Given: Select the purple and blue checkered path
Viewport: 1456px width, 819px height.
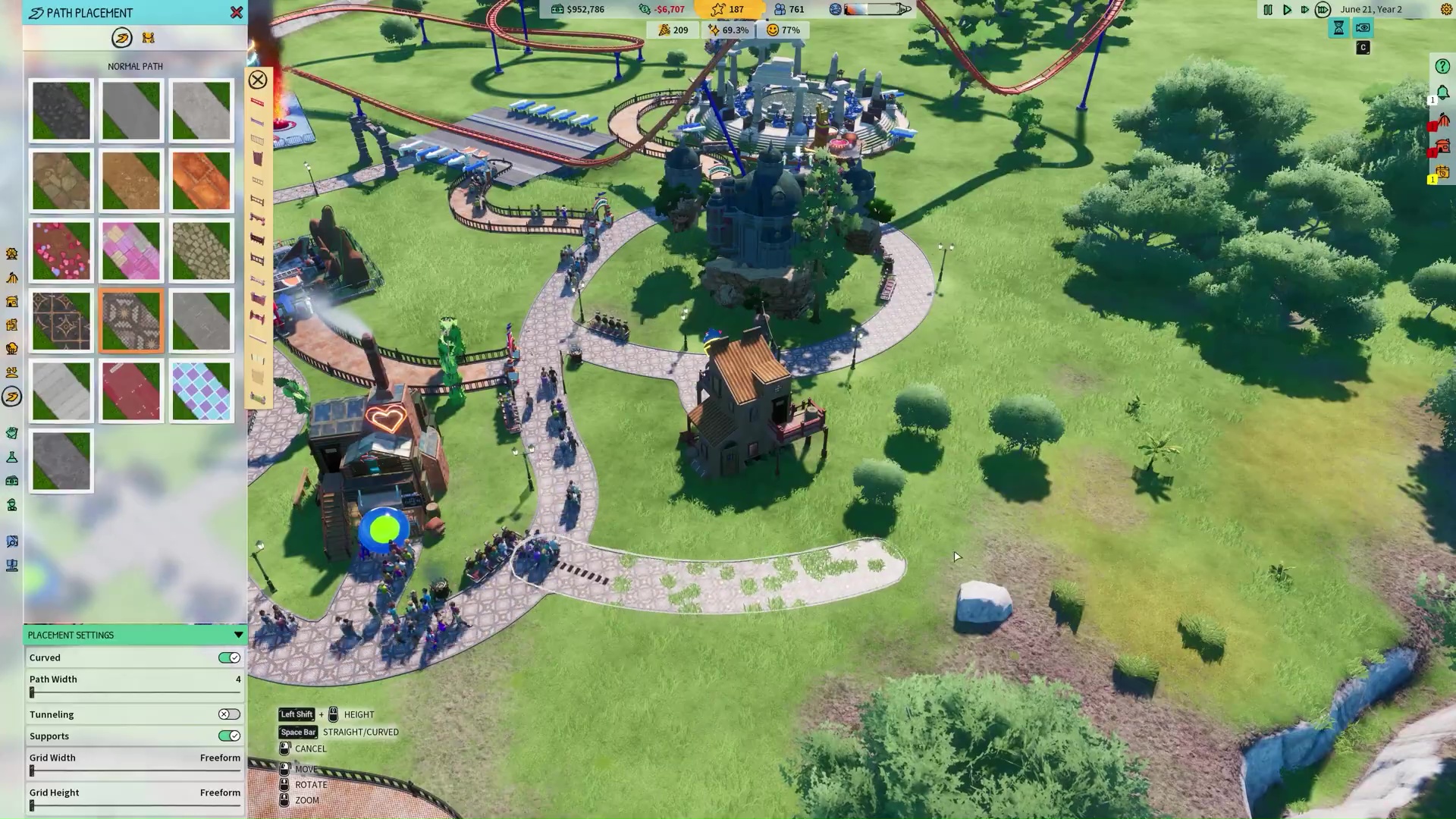Looking at the screenshot, I should (x=201, y=391).
